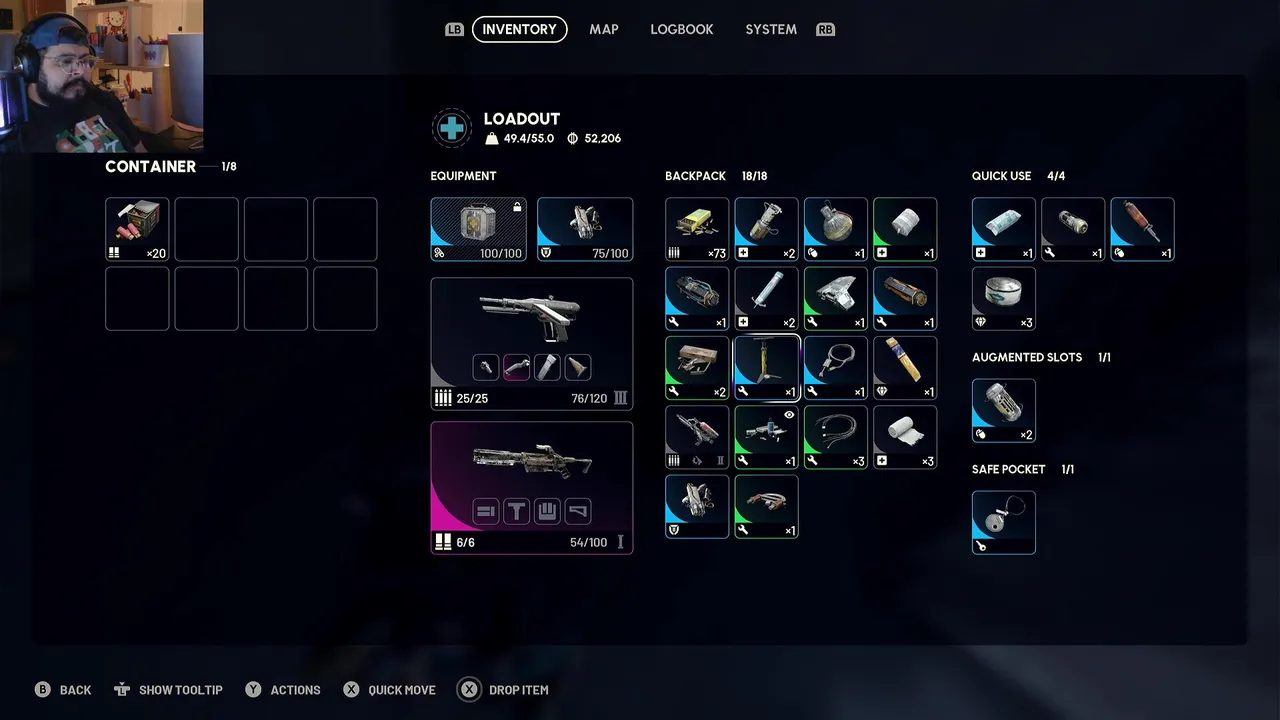Select the black wires stack of three
The image size is (1280, 720).
pos(835,436)
